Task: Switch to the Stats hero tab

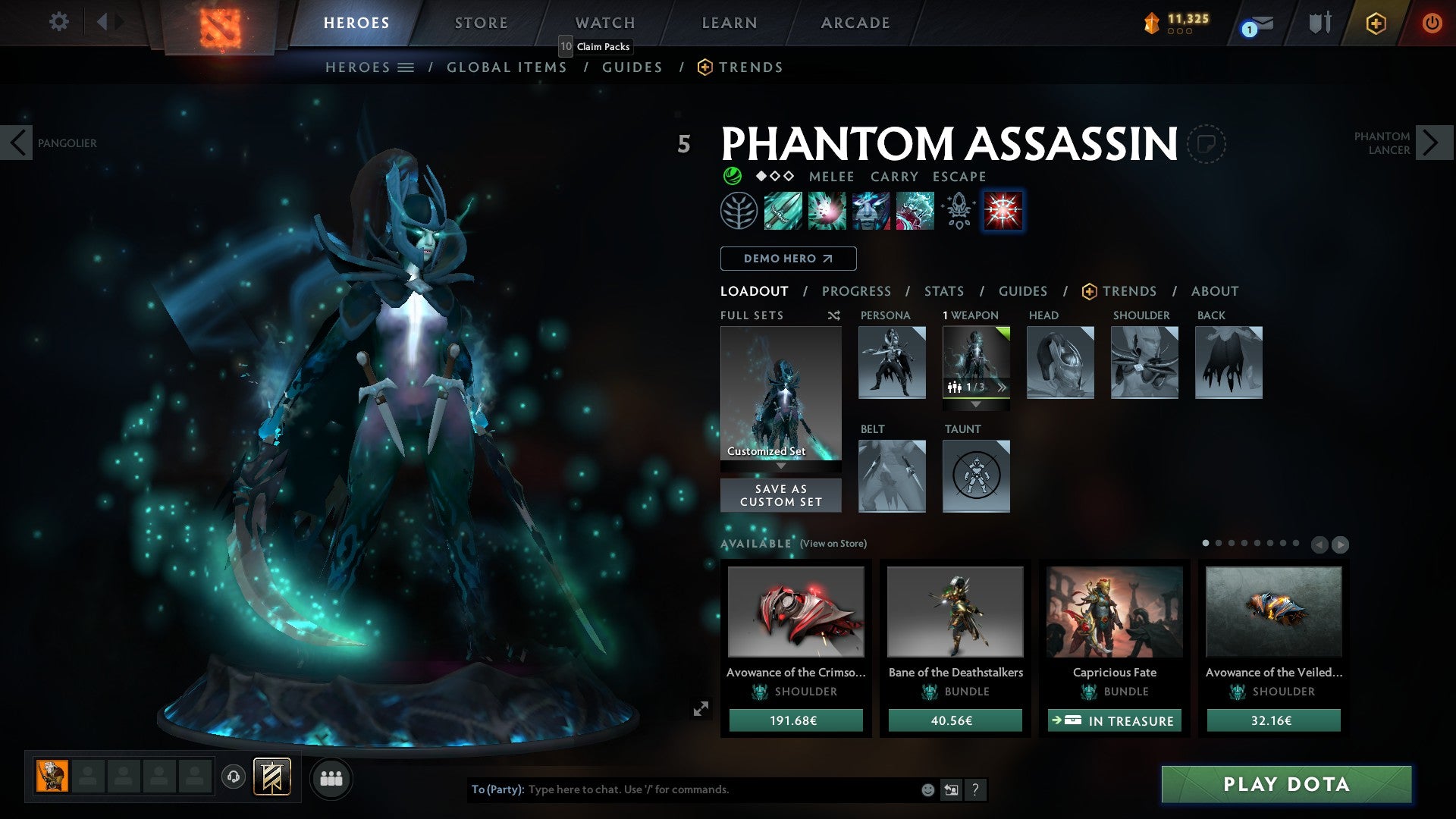Action: point(944,291)
